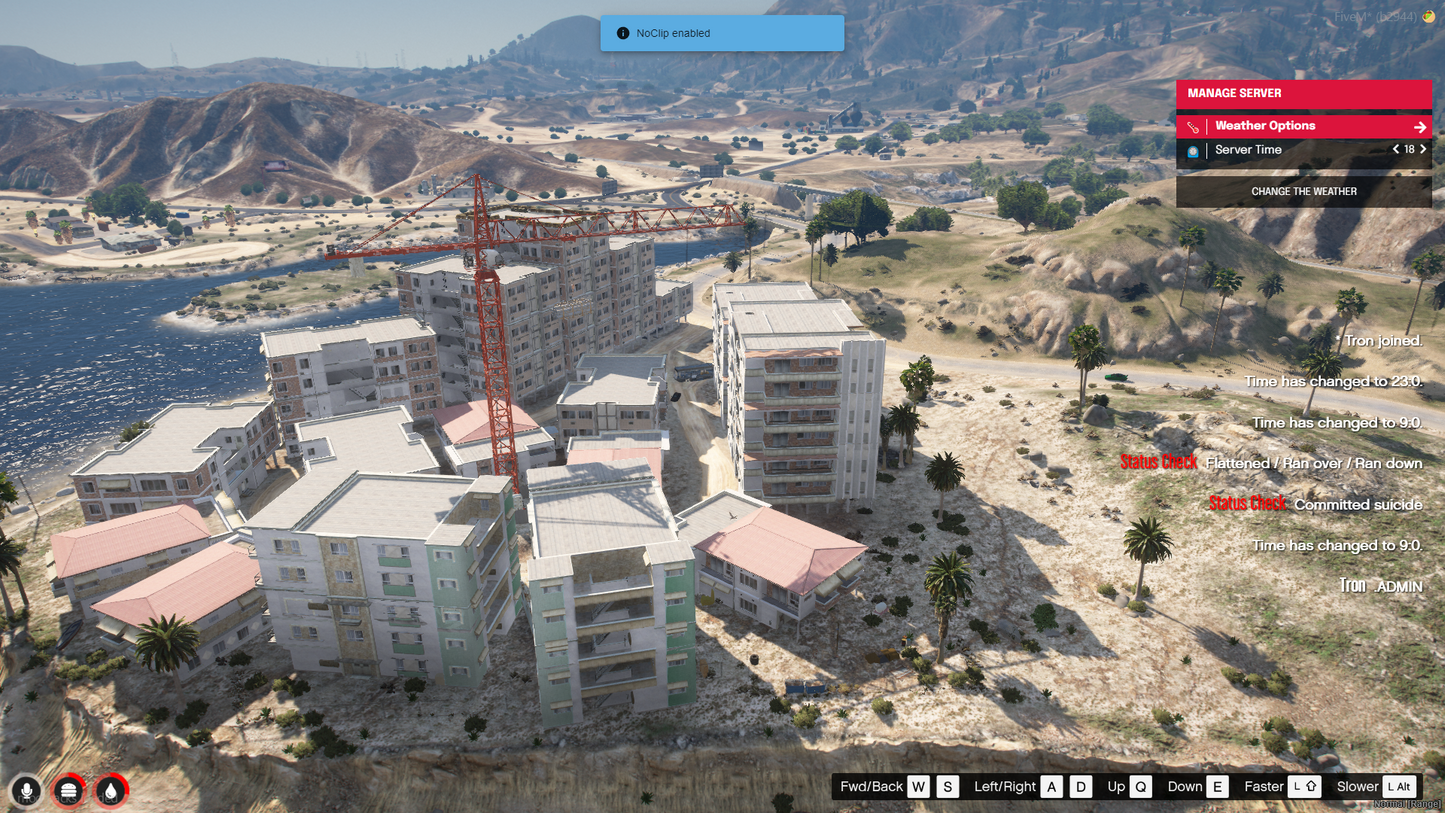
Task: Increase Server Time with the right arrow
Action: (1423, 150)
